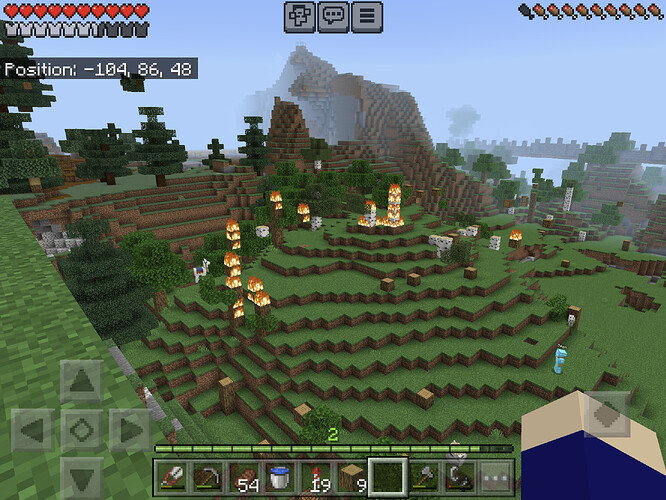This screenshot has height=500, width=666.
Task: Tap the jump button on the right side
Action: point(606,414)
